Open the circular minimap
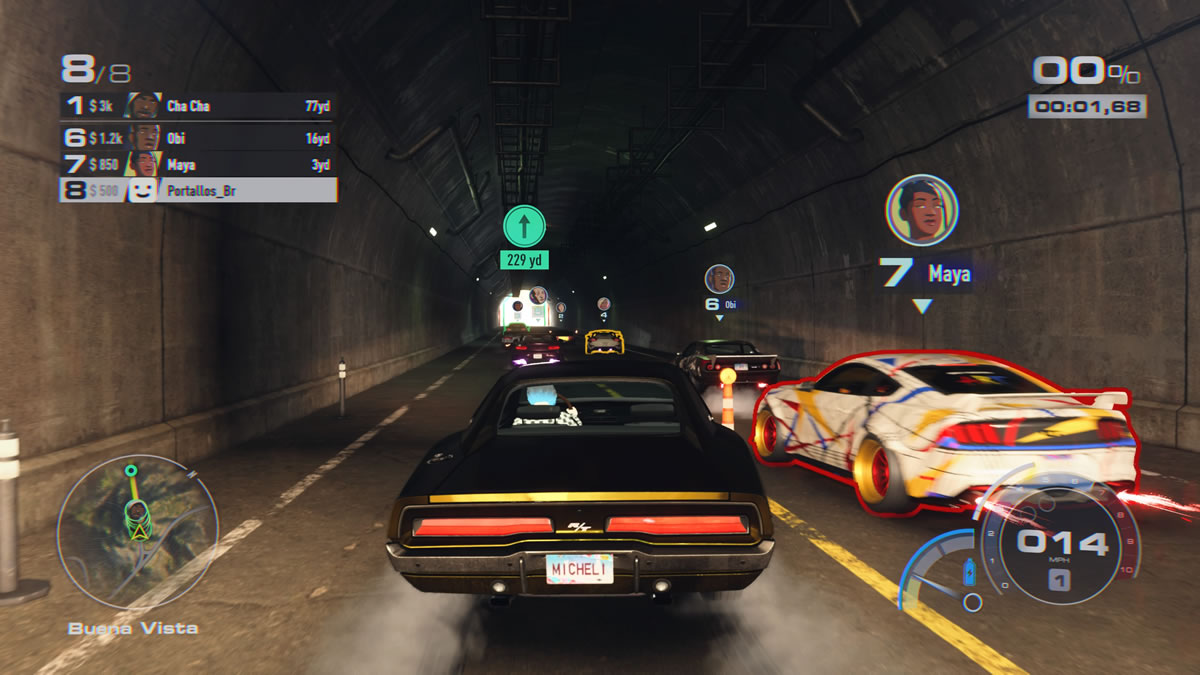 point(137,518)
